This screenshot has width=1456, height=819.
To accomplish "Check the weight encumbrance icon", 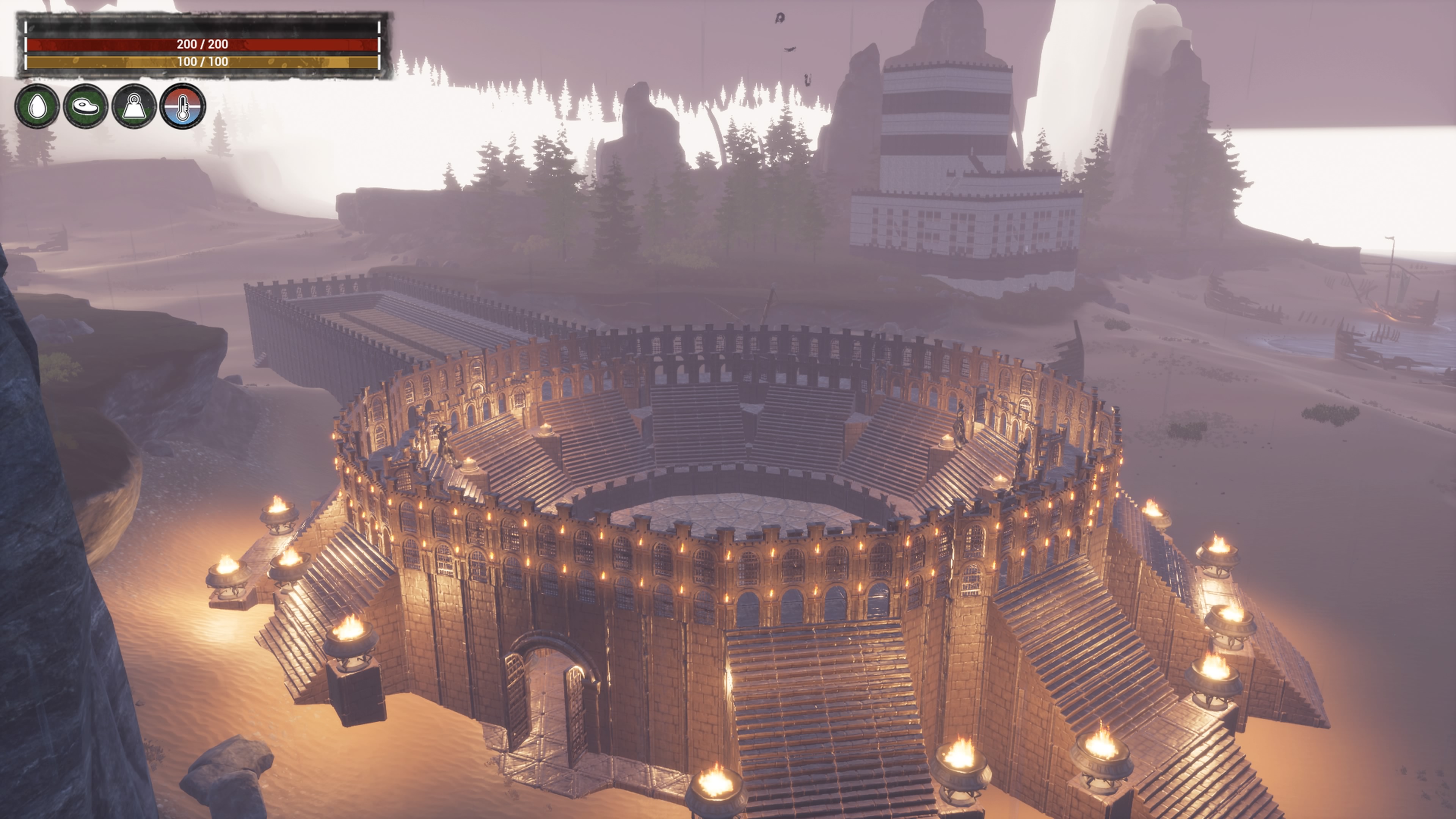I will click(134, 106).
